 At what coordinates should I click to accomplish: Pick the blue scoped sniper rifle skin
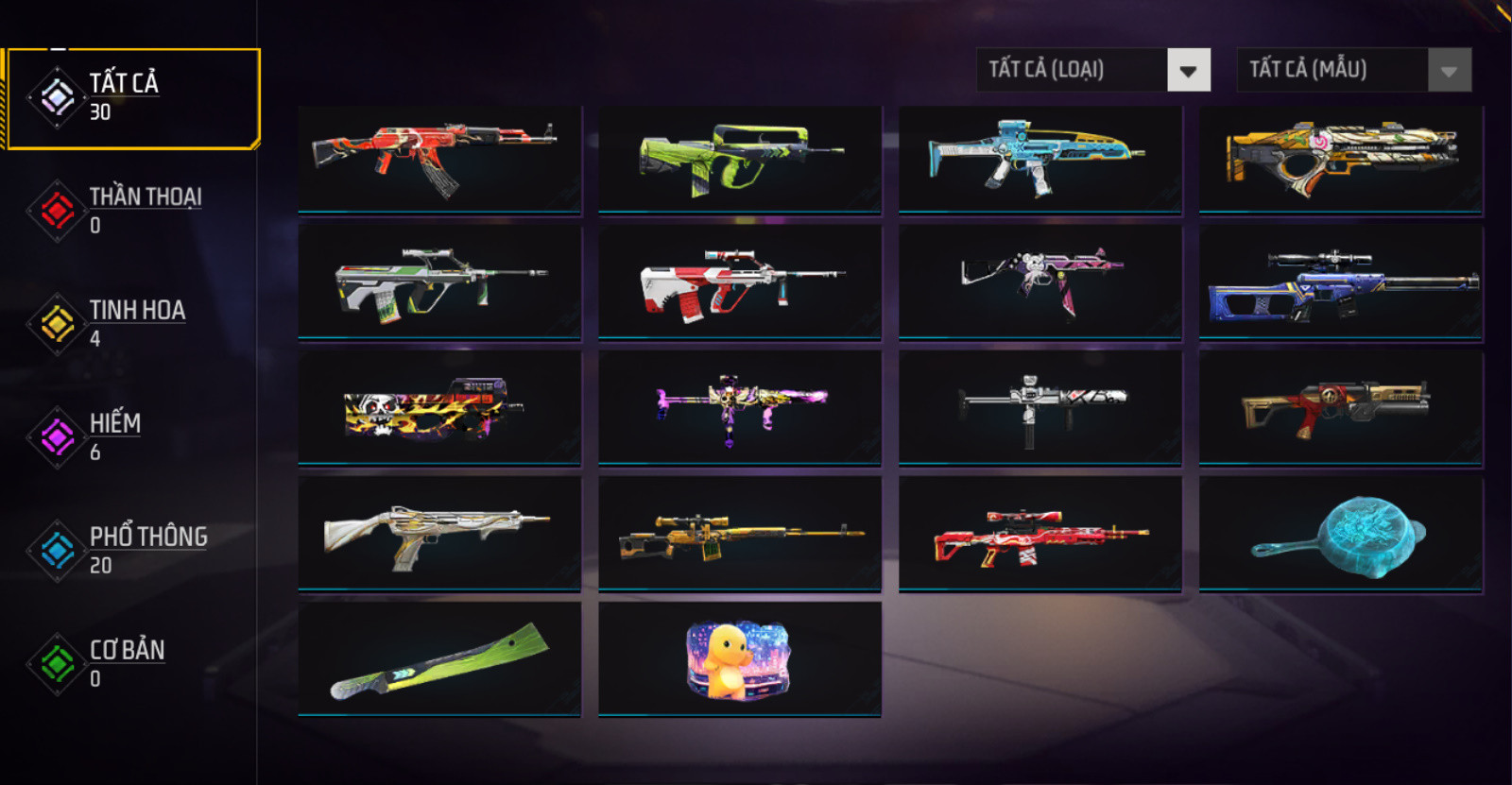(1341, 282)
